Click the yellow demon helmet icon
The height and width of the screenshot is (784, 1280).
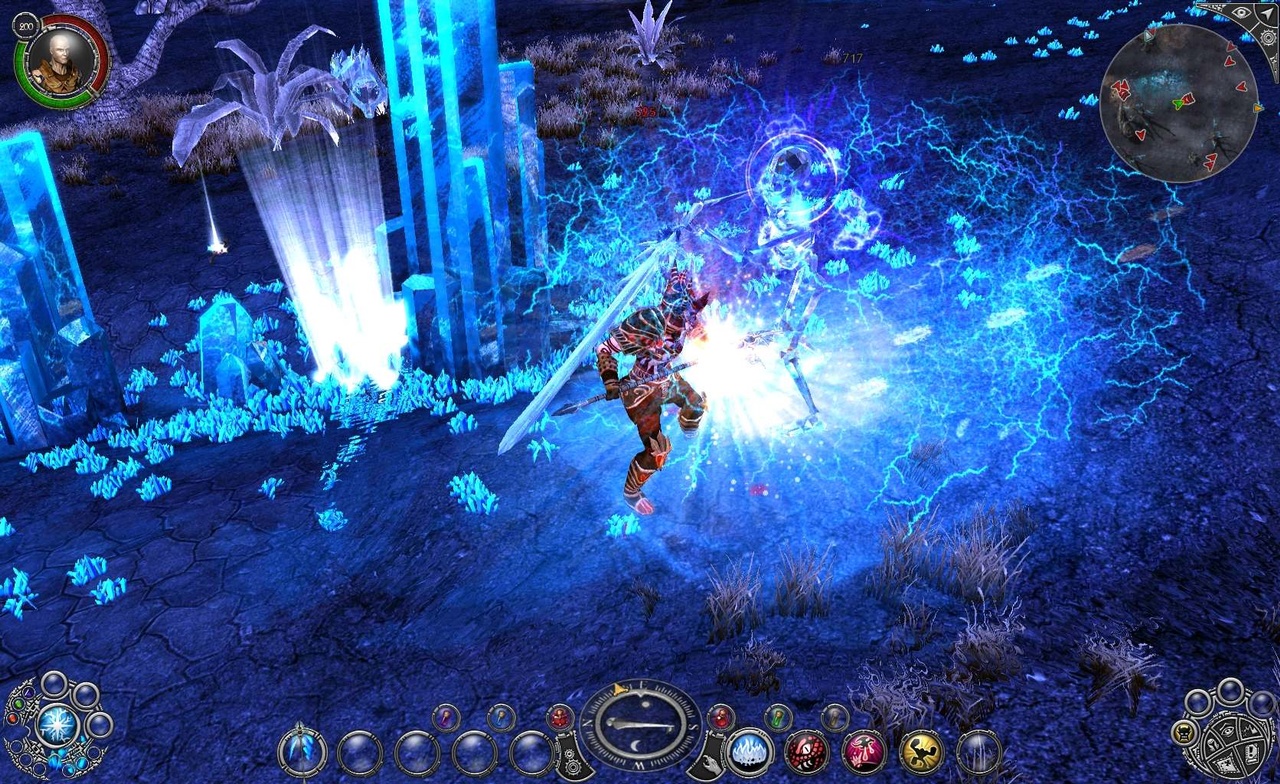(1185, 732)
